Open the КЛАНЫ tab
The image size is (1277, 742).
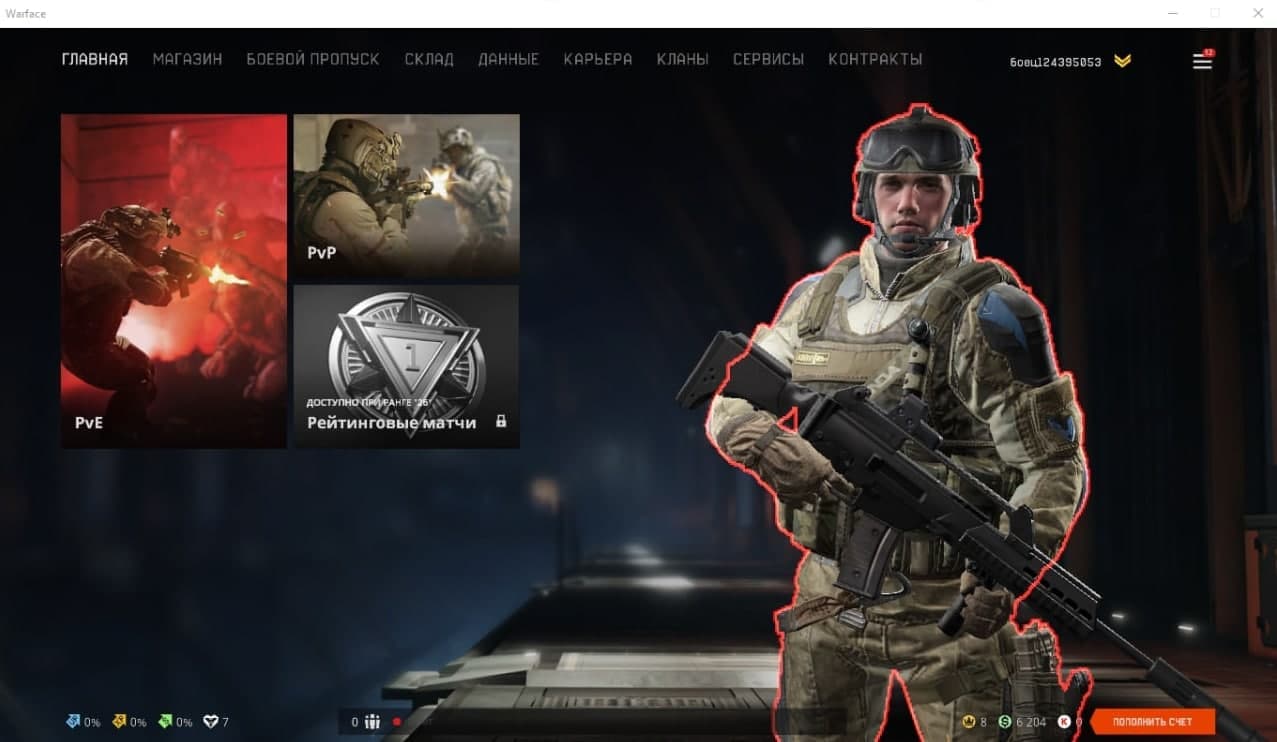click(683, 60)
